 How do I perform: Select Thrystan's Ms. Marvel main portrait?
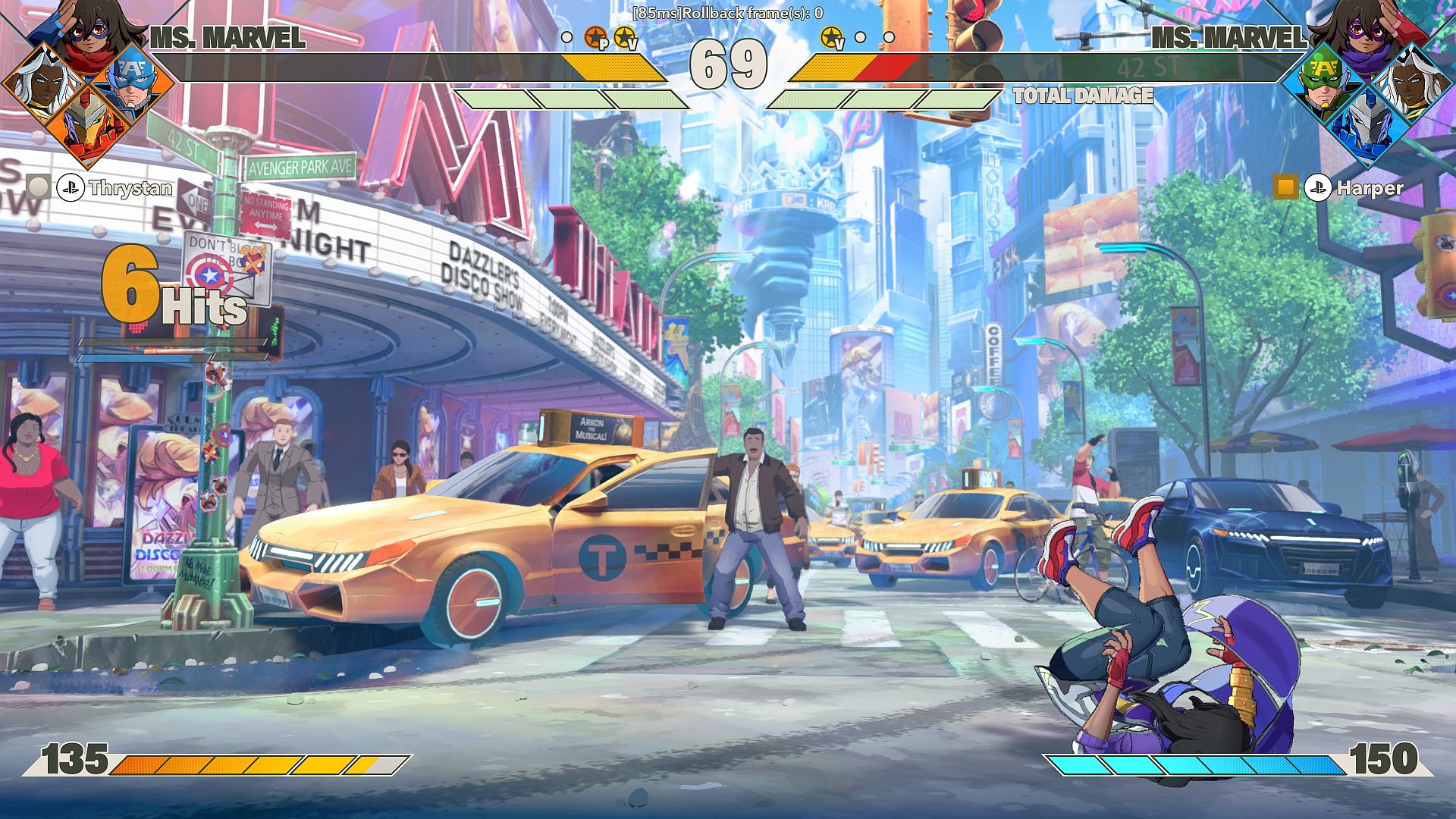[x=89, y=34]
